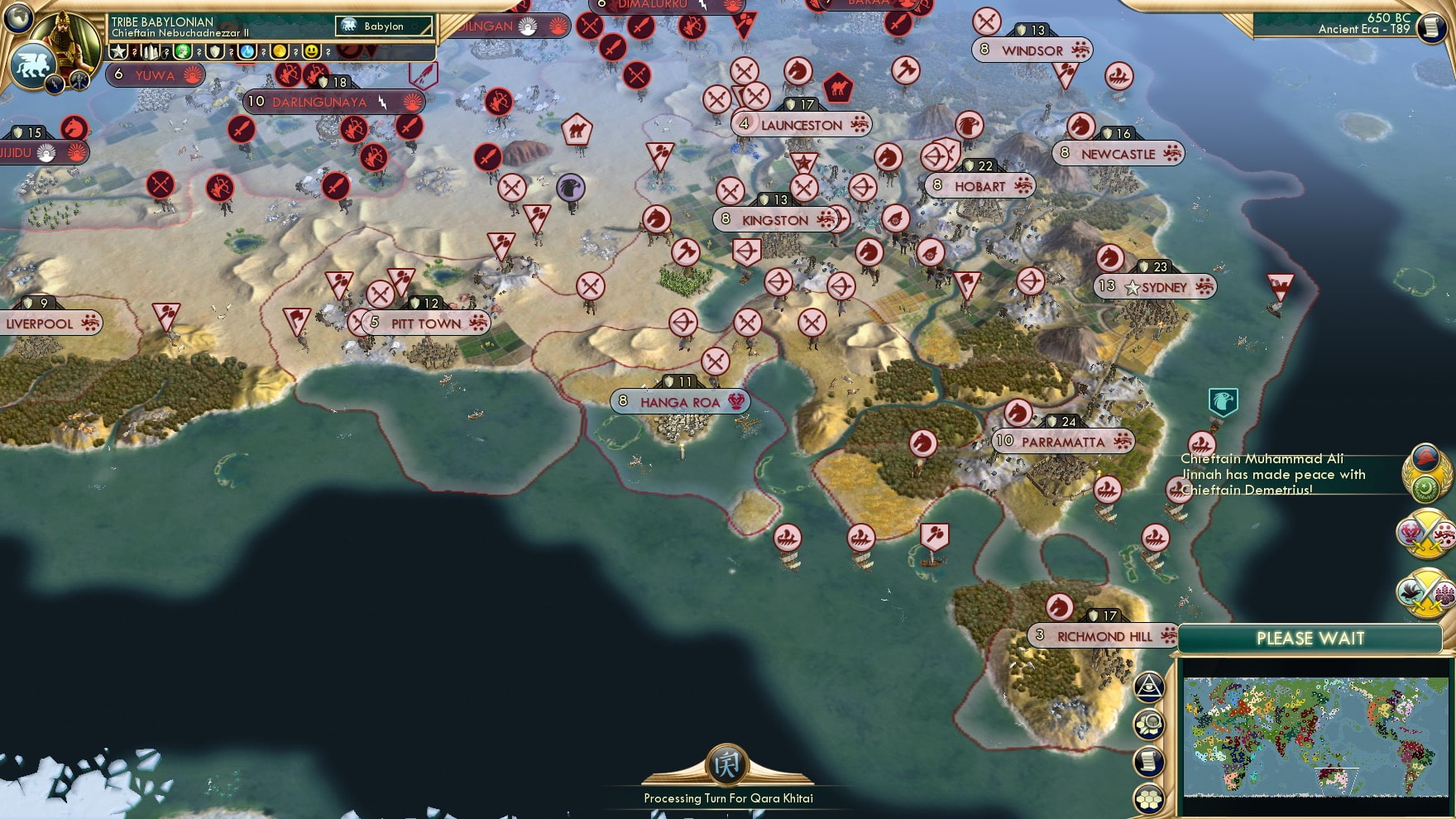Open the Babylon civilization dropdown
This screenshot has width=1456, height=819.
pyautogui.click(x=385, y=26)
